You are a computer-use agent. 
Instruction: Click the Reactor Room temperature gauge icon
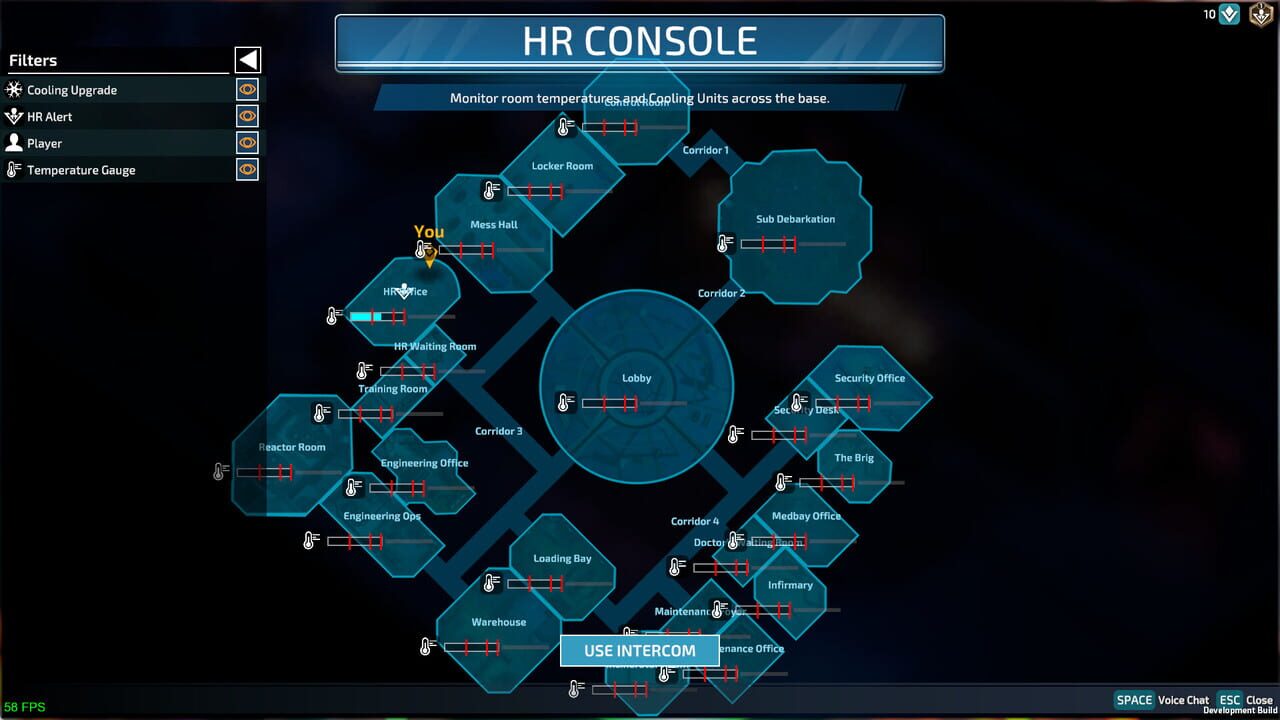pyautogui.click(x=219, y=471)
